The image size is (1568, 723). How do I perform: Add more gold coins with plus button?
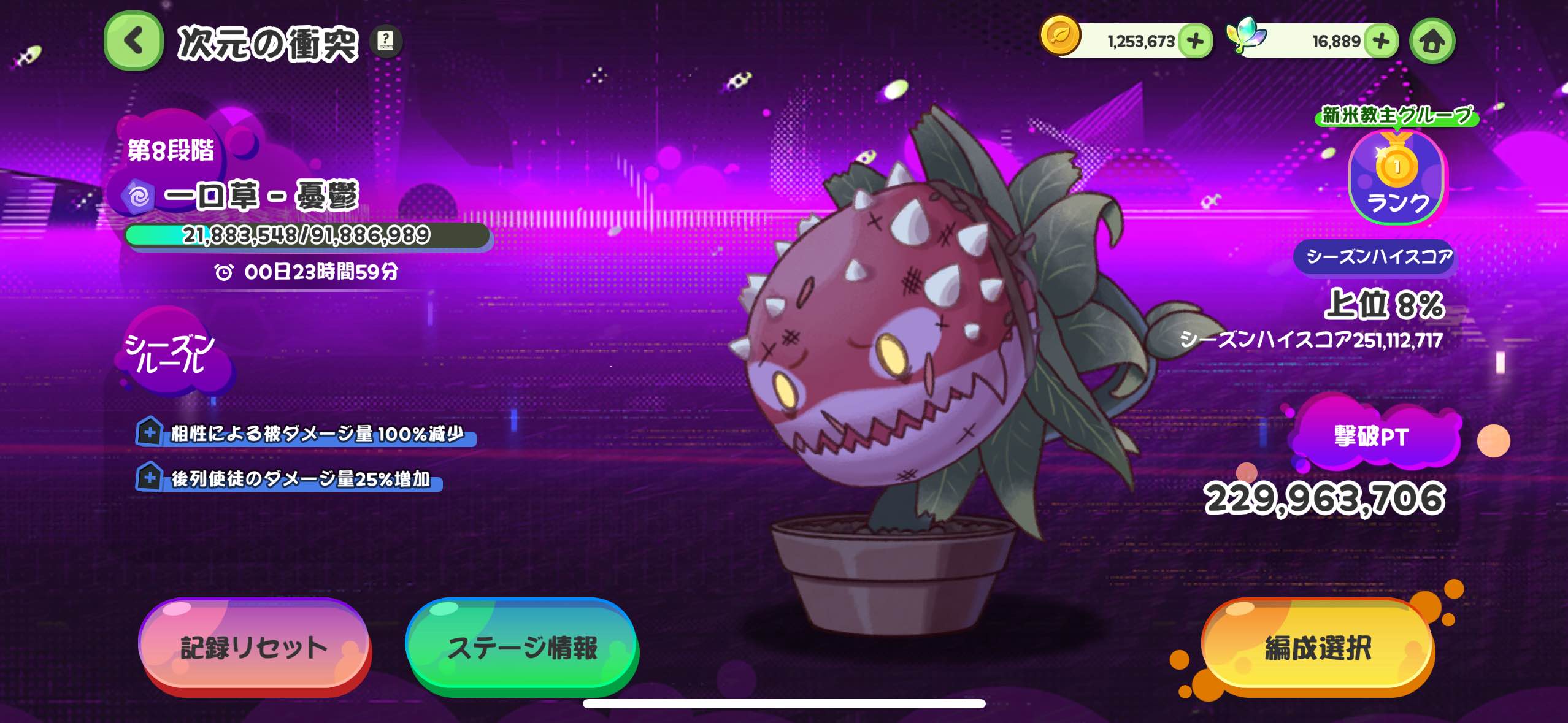[1195, 41]
